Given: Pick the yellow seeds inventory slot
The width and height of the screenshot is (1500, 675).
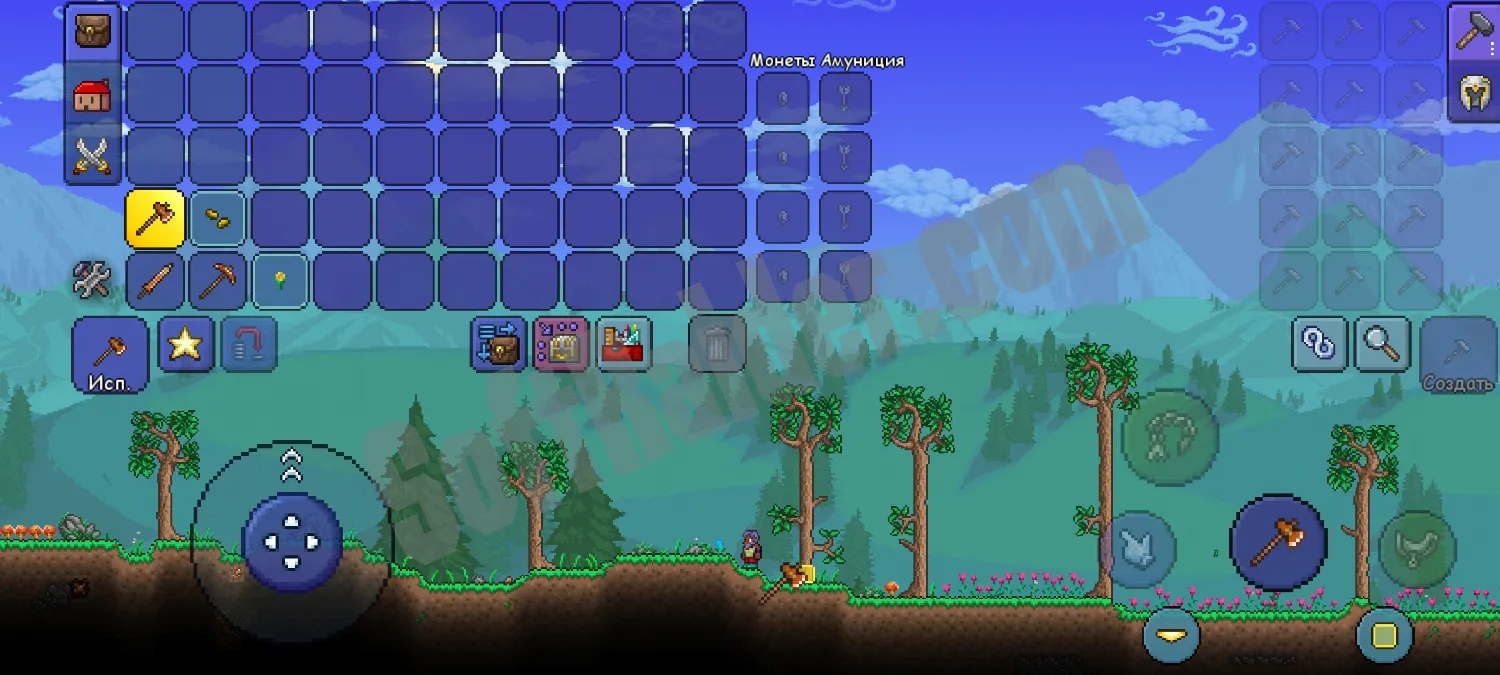Looking at the screenshot, I should pyautogui.click(x=217, y=218).
